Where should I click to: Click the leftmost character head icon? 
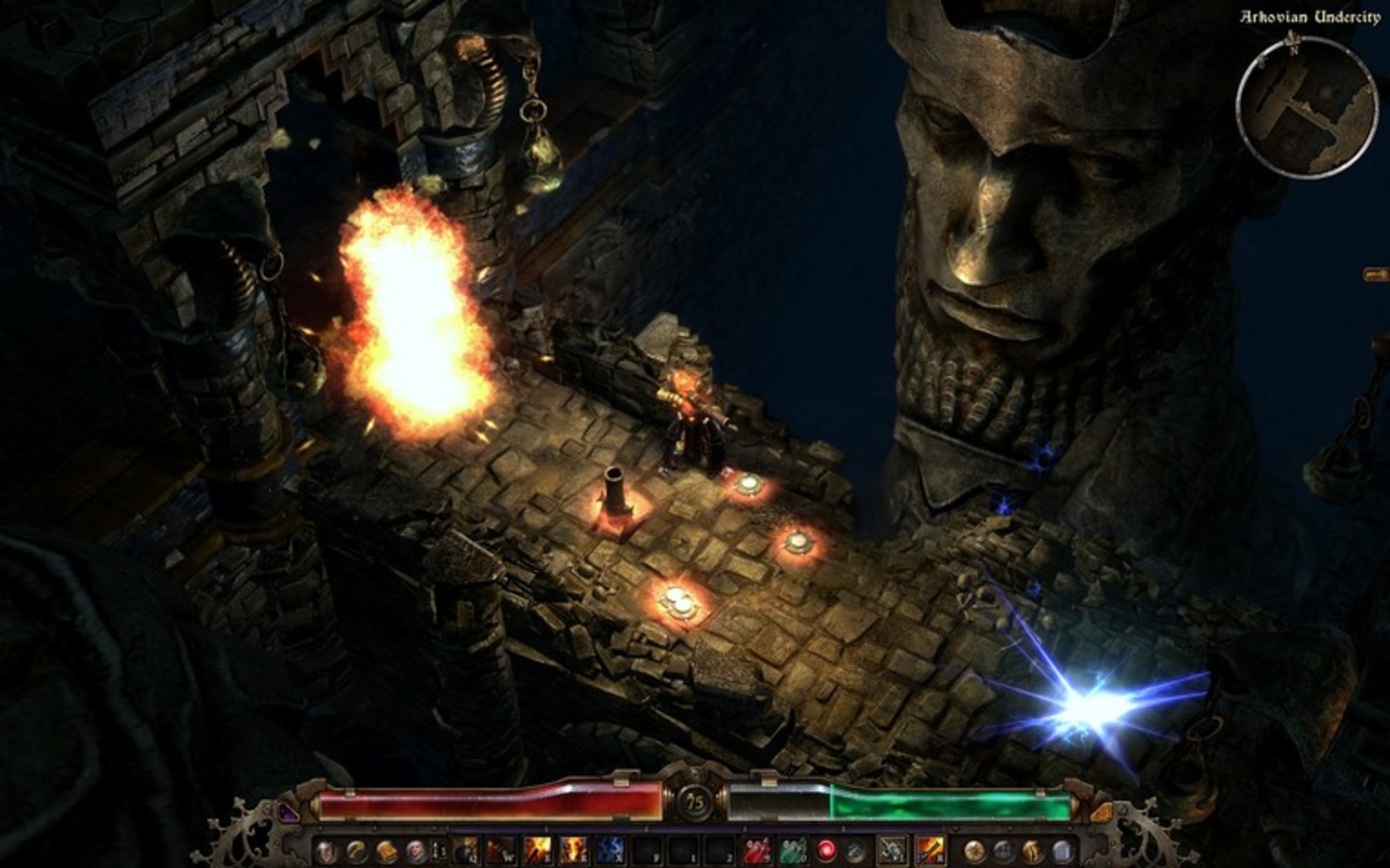[327, 851]
